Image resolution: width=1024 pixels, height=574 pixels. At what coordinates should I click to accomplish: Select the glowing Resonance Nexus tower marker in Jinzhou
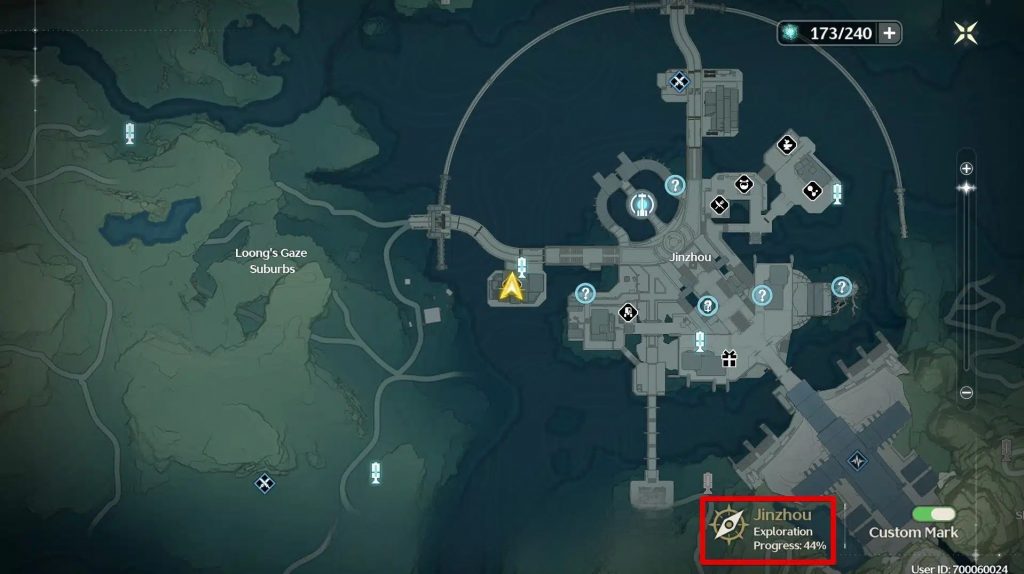click(x=641, y=205)
